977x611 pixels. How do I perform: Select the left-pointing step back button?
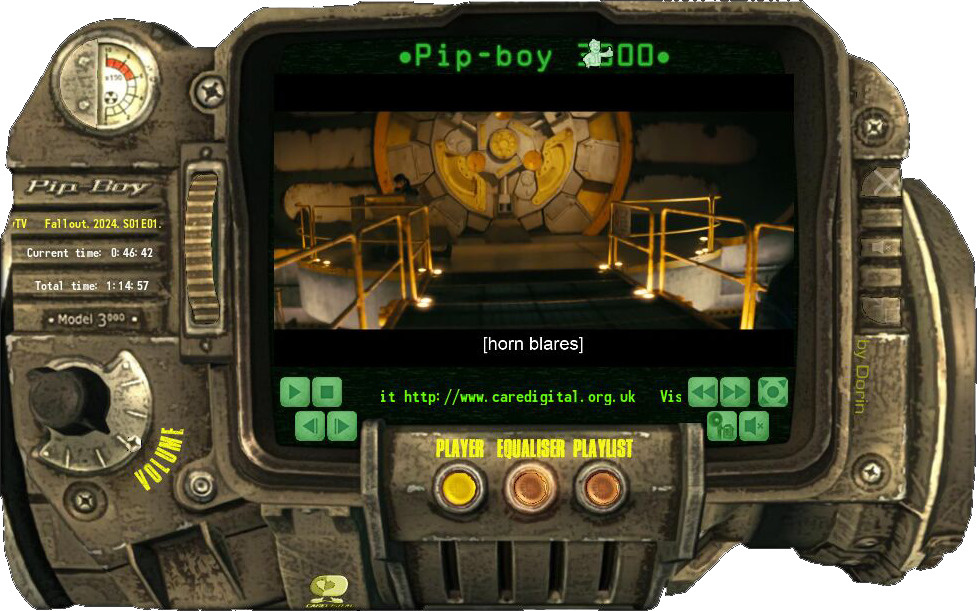coord(310,427)
